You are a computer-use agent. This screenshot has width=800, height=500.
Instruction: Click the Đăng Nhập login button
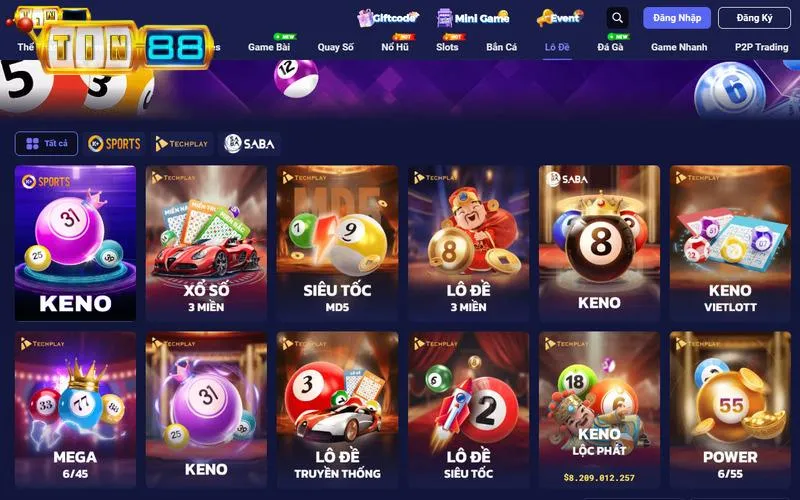point(677,18)
